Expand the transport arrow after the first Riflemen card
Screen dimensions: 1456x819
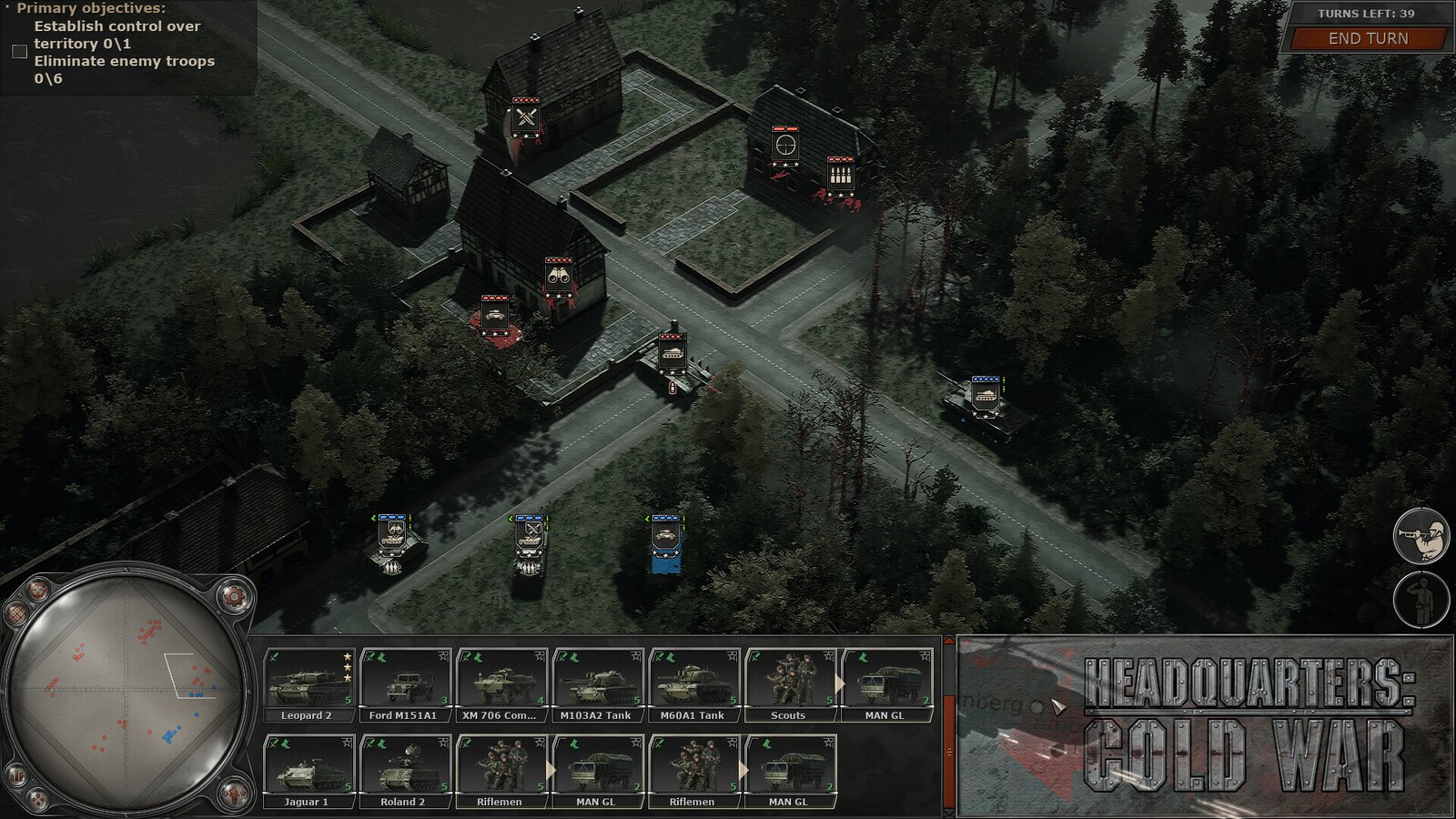pyautogui.click(x=551, y=769)
